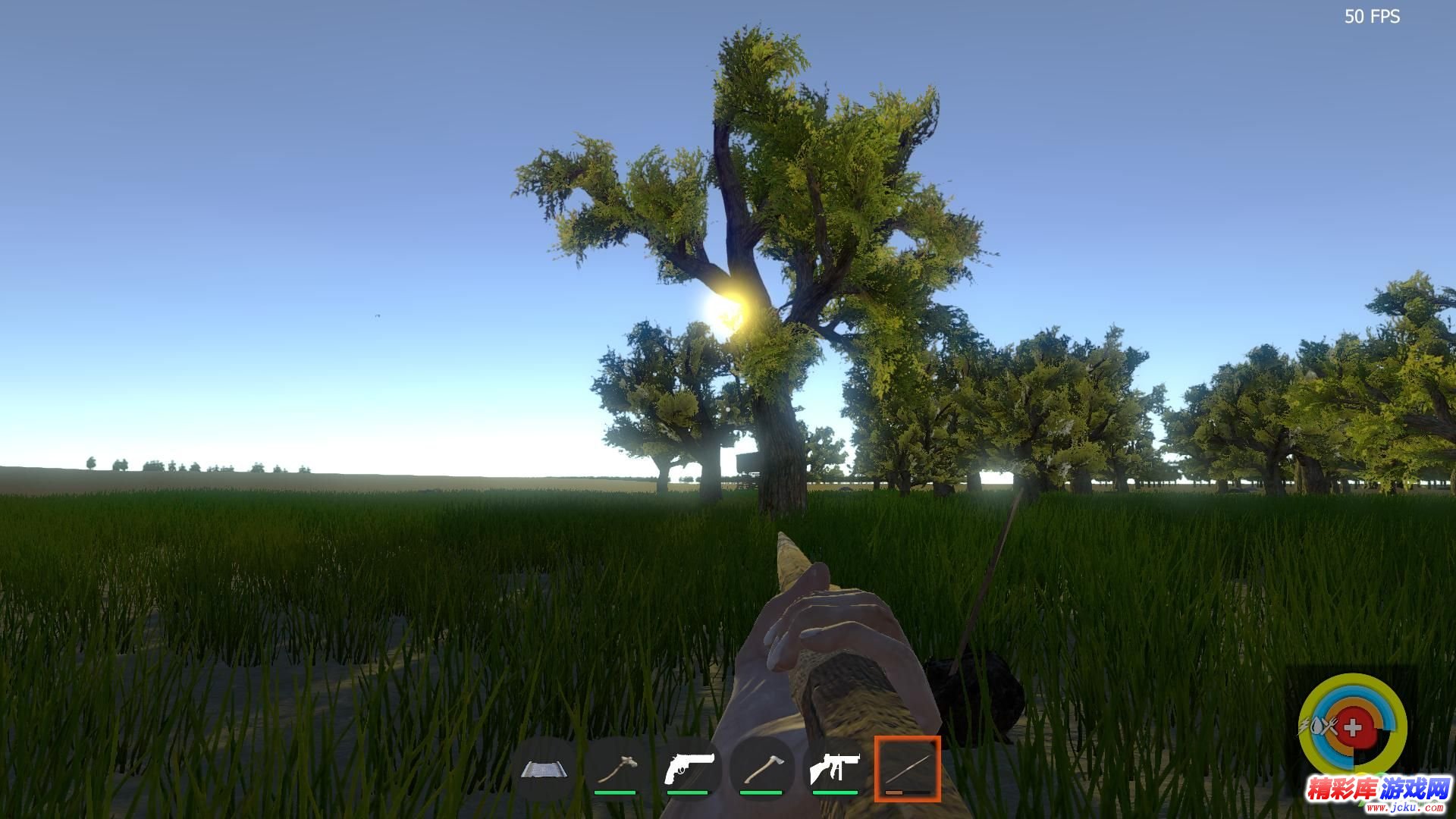Select the map scroll hotbar slot
This screenshot has height=819, width=1456.
tap(544, 770)
